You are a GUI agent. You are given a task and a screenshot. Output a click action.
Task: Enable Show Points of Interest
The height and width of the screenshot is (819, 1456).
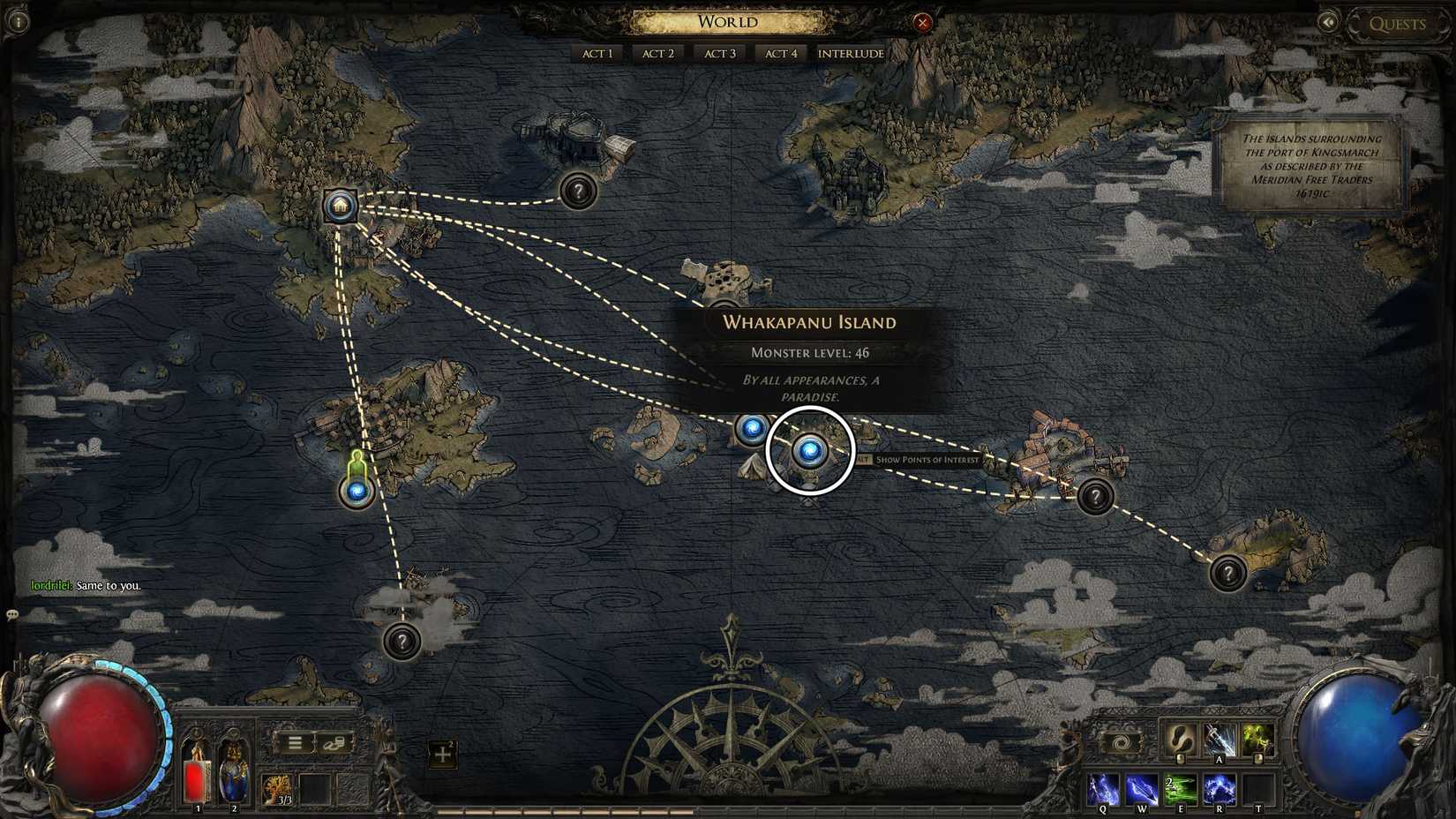click(x=926, y=460)
